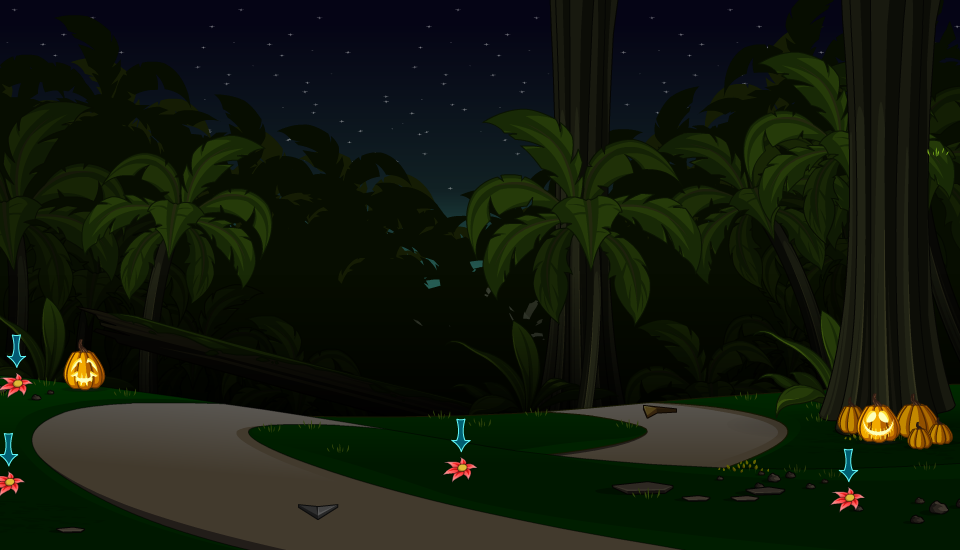This screenshot has width=960, height=550.
Task: Pick the marked red flower between the paths
Action: coord(461,468)
